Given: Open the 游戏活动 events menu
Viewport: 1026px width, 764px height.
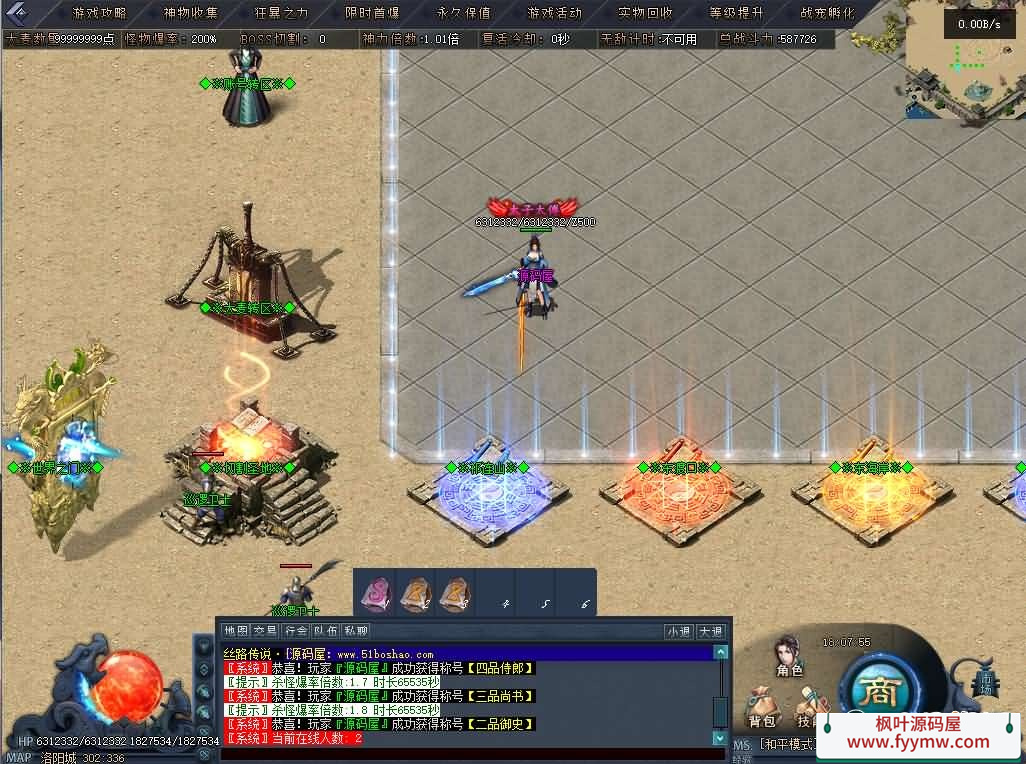Looking at the screenshot, I should [554, 13].
